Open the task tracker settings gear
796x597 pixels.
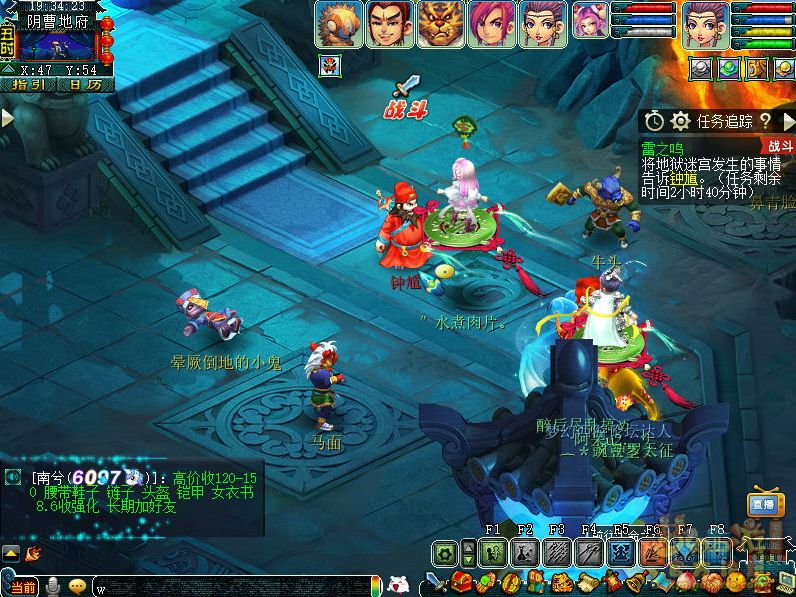tap(681, 121)
